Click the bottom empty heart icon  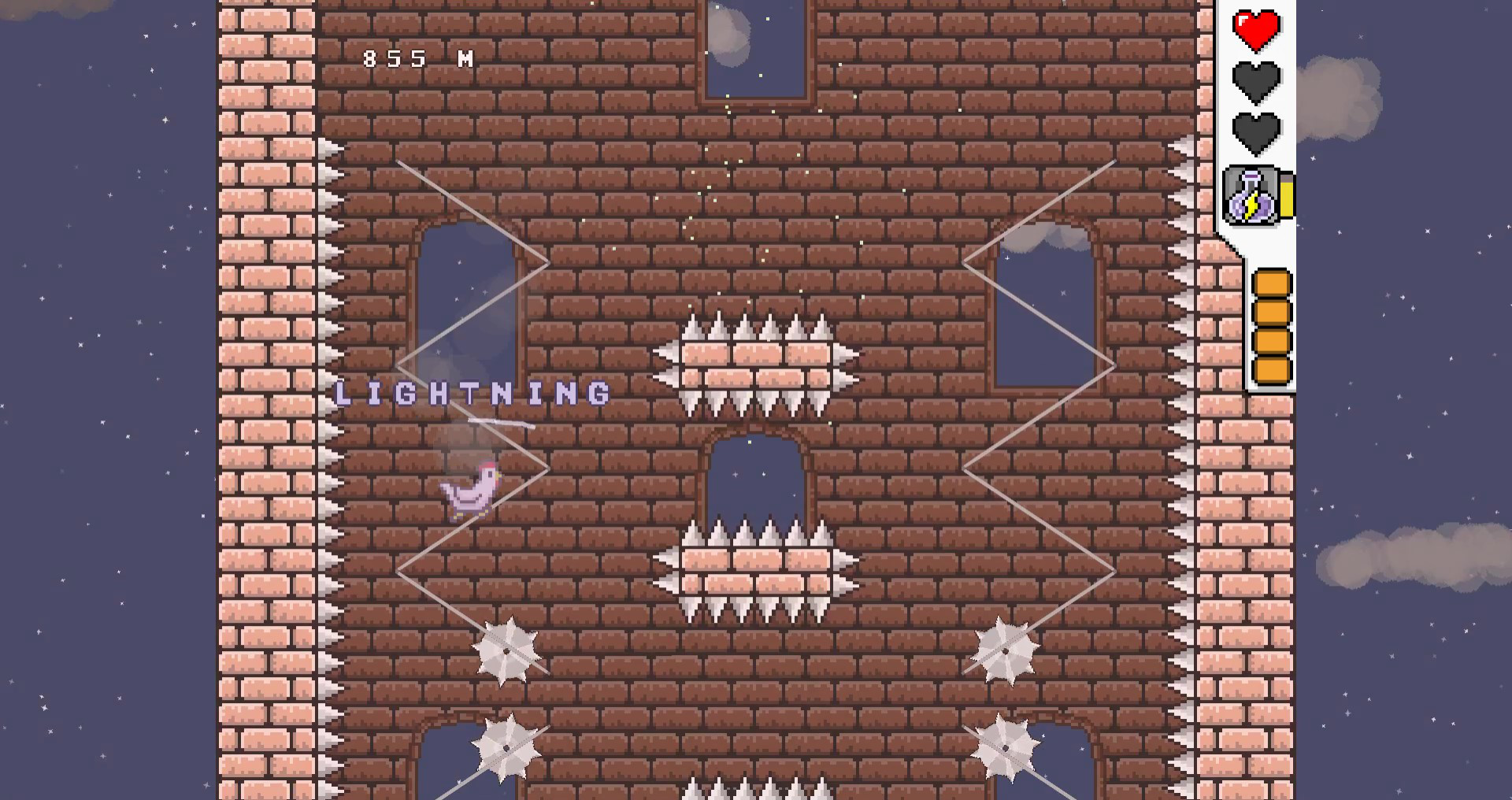[1255, 132]
